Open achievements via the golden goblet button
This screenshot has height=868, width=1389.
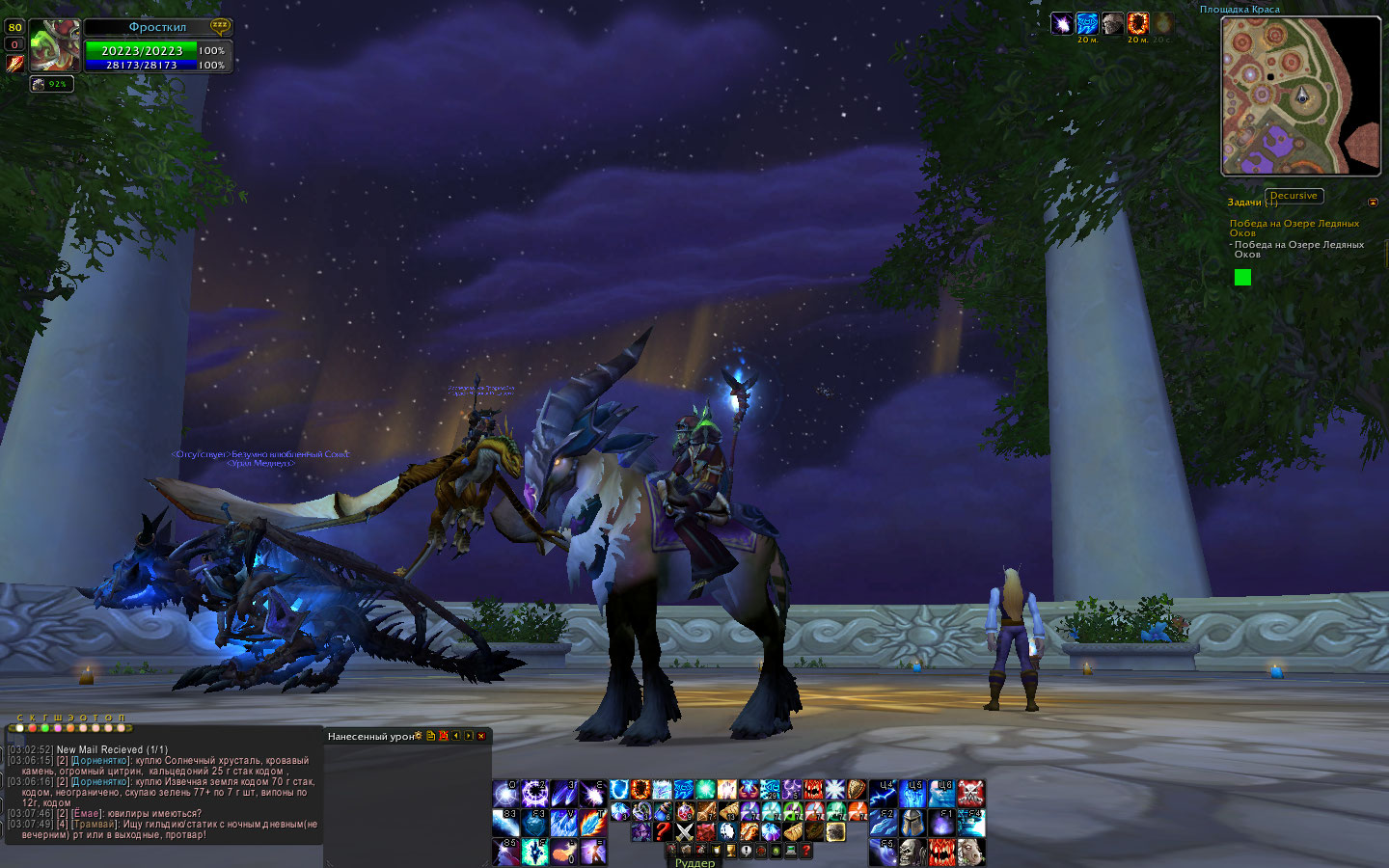[x=730, y=851]
